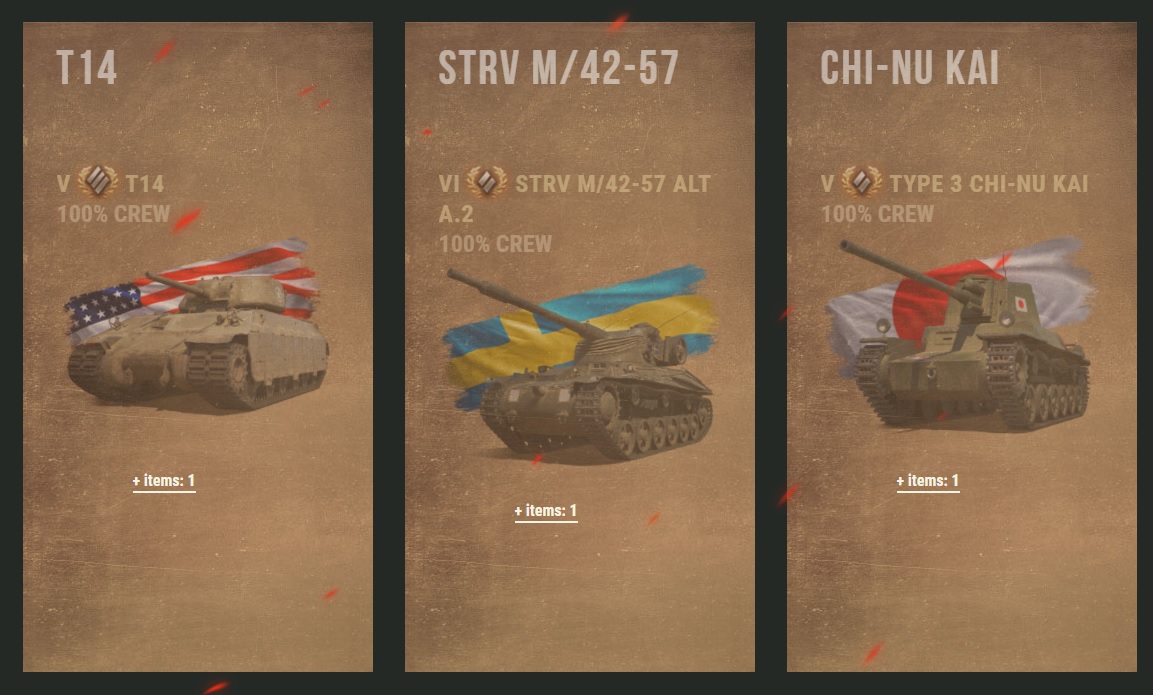Show additional items for Strv m/42-57
Screen dimensions: 1153x695
546,511
